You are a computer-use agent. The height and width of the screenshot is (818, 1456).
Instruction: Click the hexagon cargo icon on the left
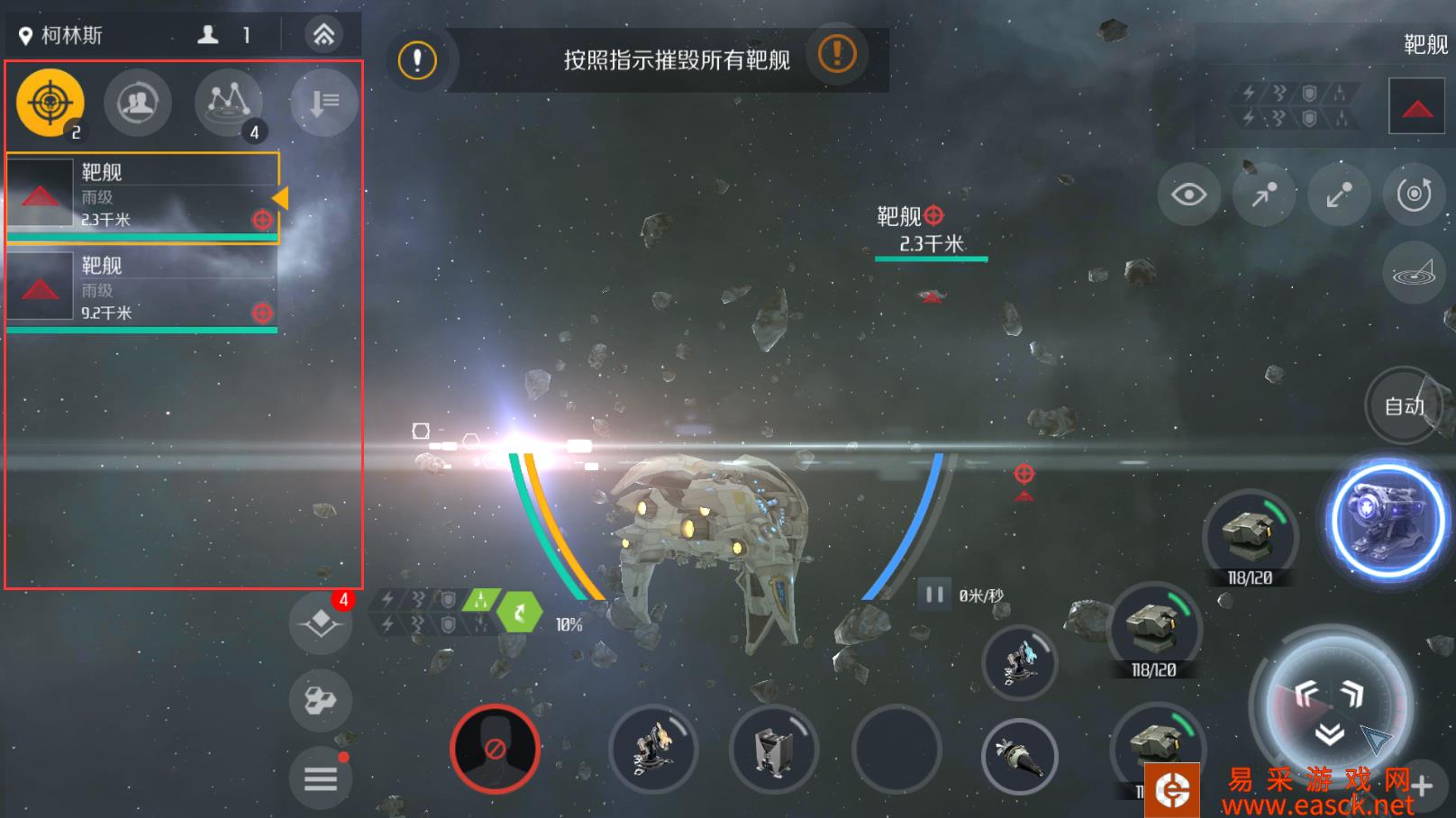pyautogui.click(x=320, y=702)
